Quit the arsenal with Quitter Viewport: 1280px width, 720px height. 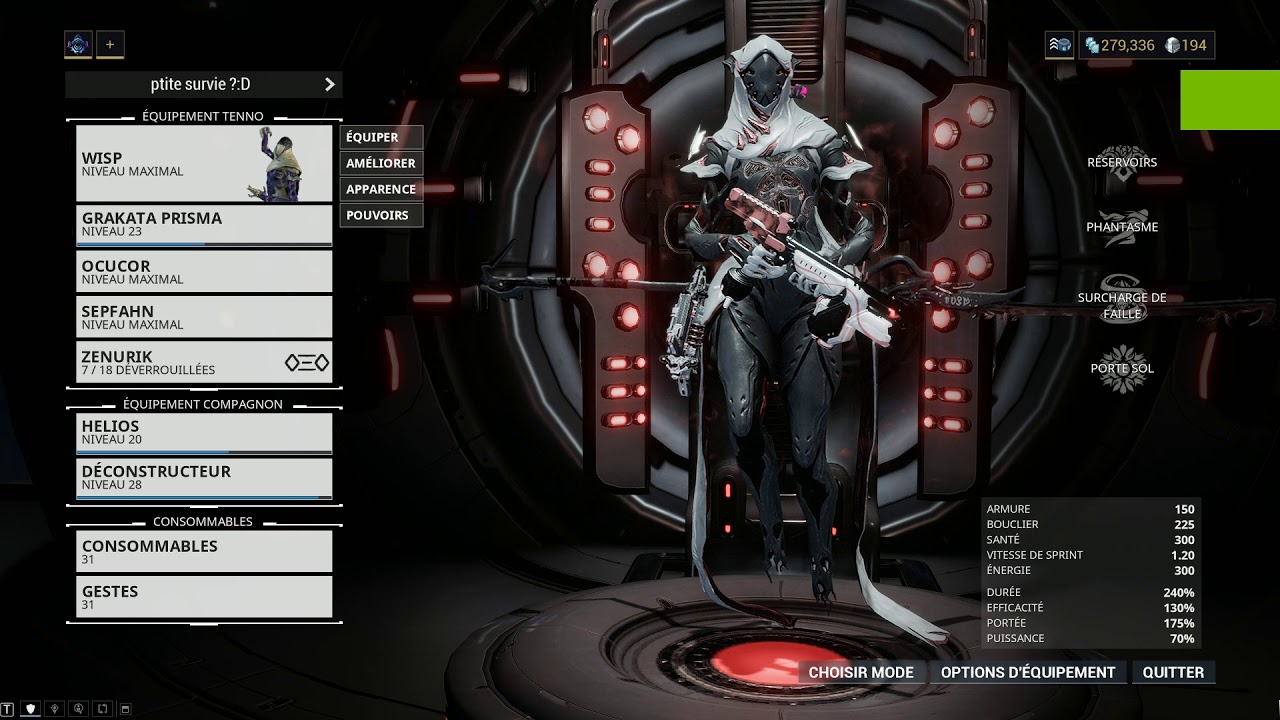[1173, 672]
